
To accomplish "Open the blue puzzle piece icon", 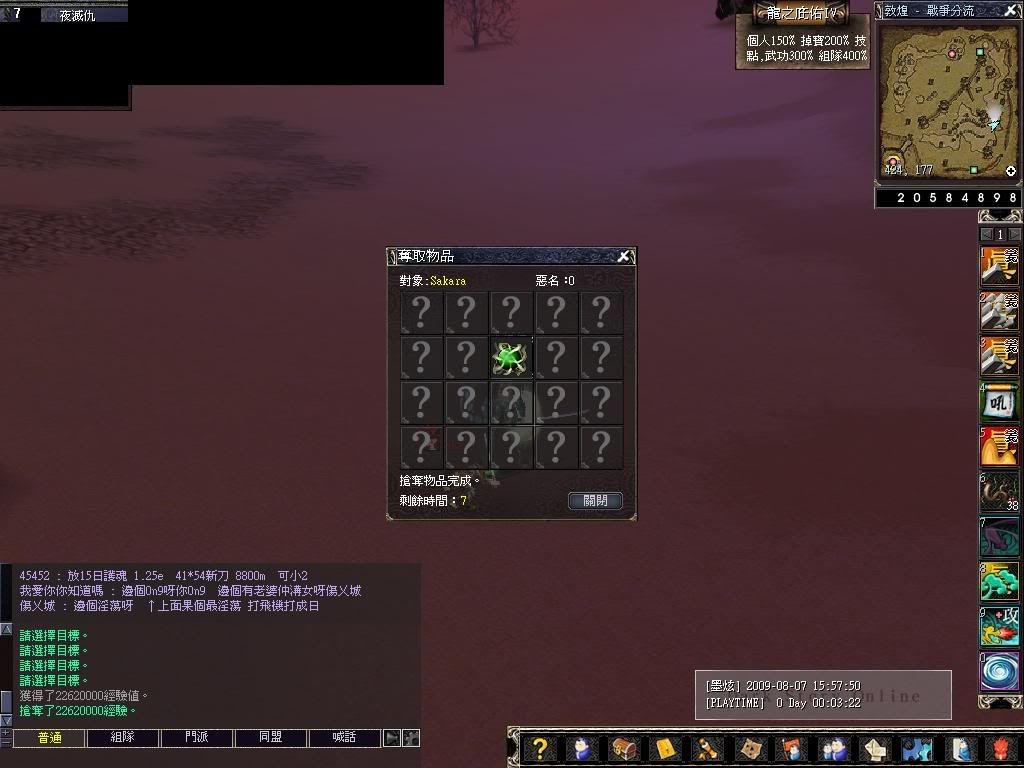I will click(917, 749).
